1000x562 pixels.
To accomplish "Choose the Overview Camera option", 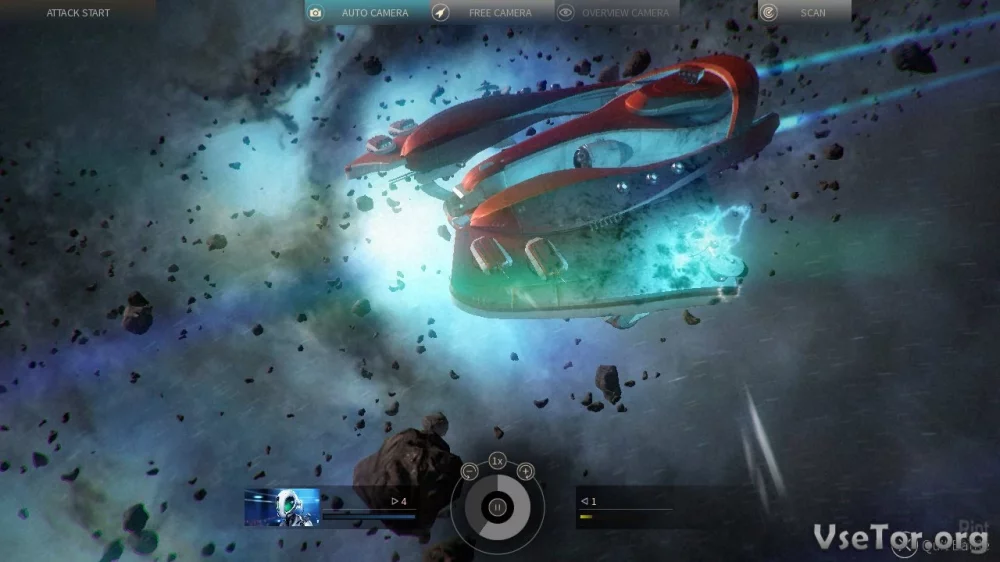I will [617, 13].
